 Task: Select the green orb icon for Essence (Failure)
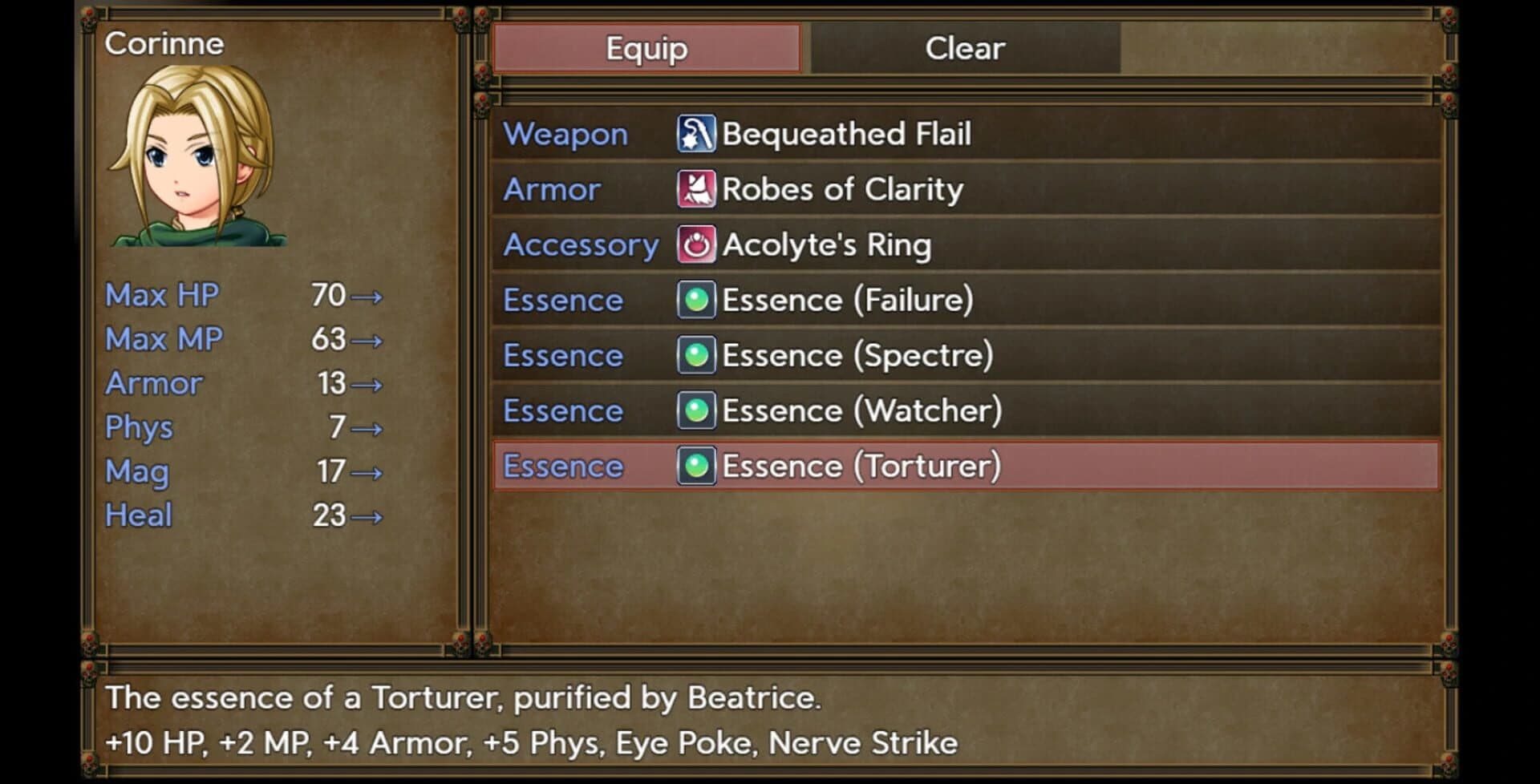point(695,300)
